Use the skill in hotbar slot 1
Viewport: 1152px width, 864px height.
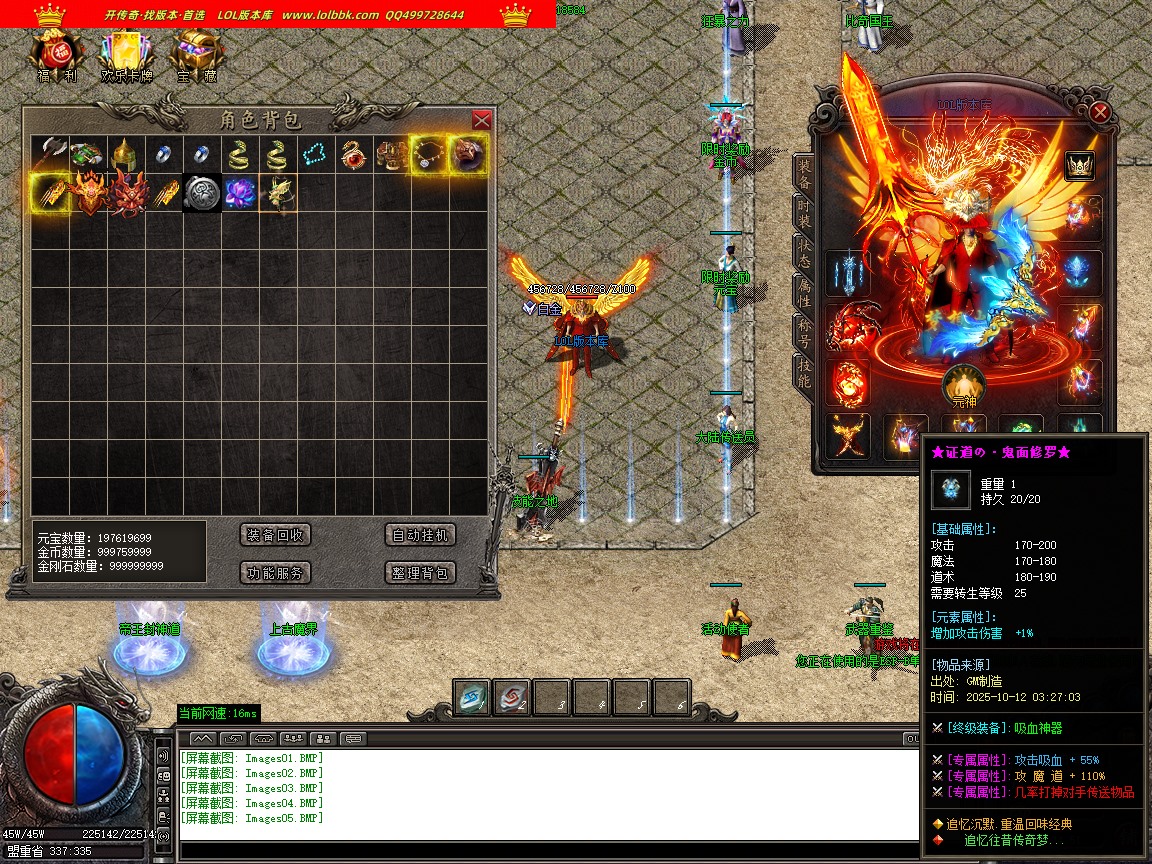[472, 698]
